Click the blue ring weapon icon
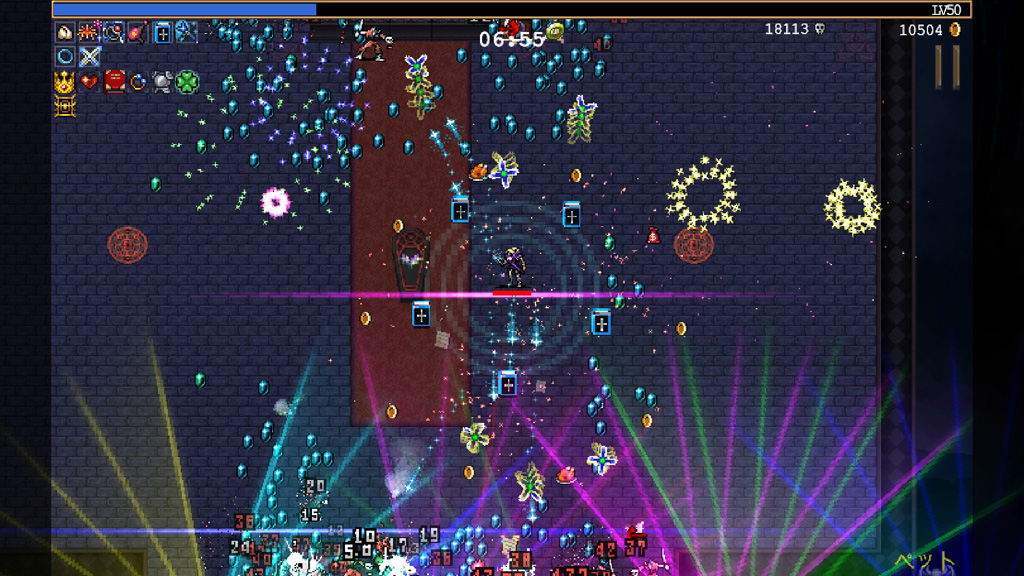The image size is (1024, 576). coord(65,56)
